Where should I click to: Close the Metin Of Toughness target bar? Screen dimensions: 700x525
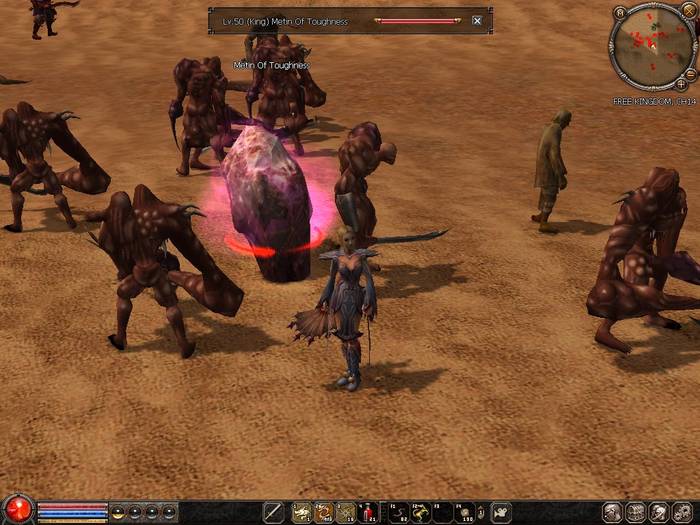(477, 20)
